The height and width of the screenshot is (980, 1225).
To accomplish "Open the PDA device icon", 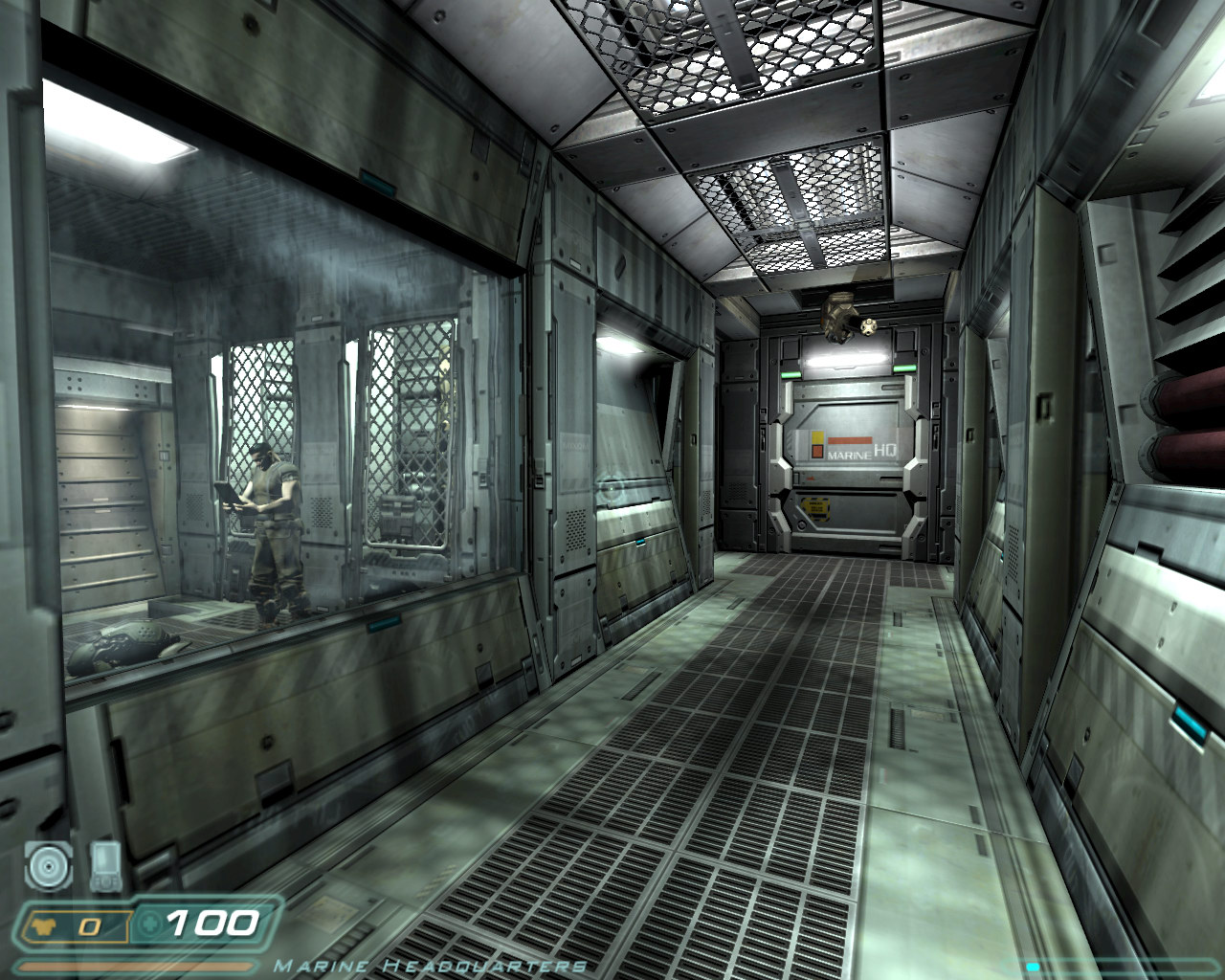I will pos(104,864).
